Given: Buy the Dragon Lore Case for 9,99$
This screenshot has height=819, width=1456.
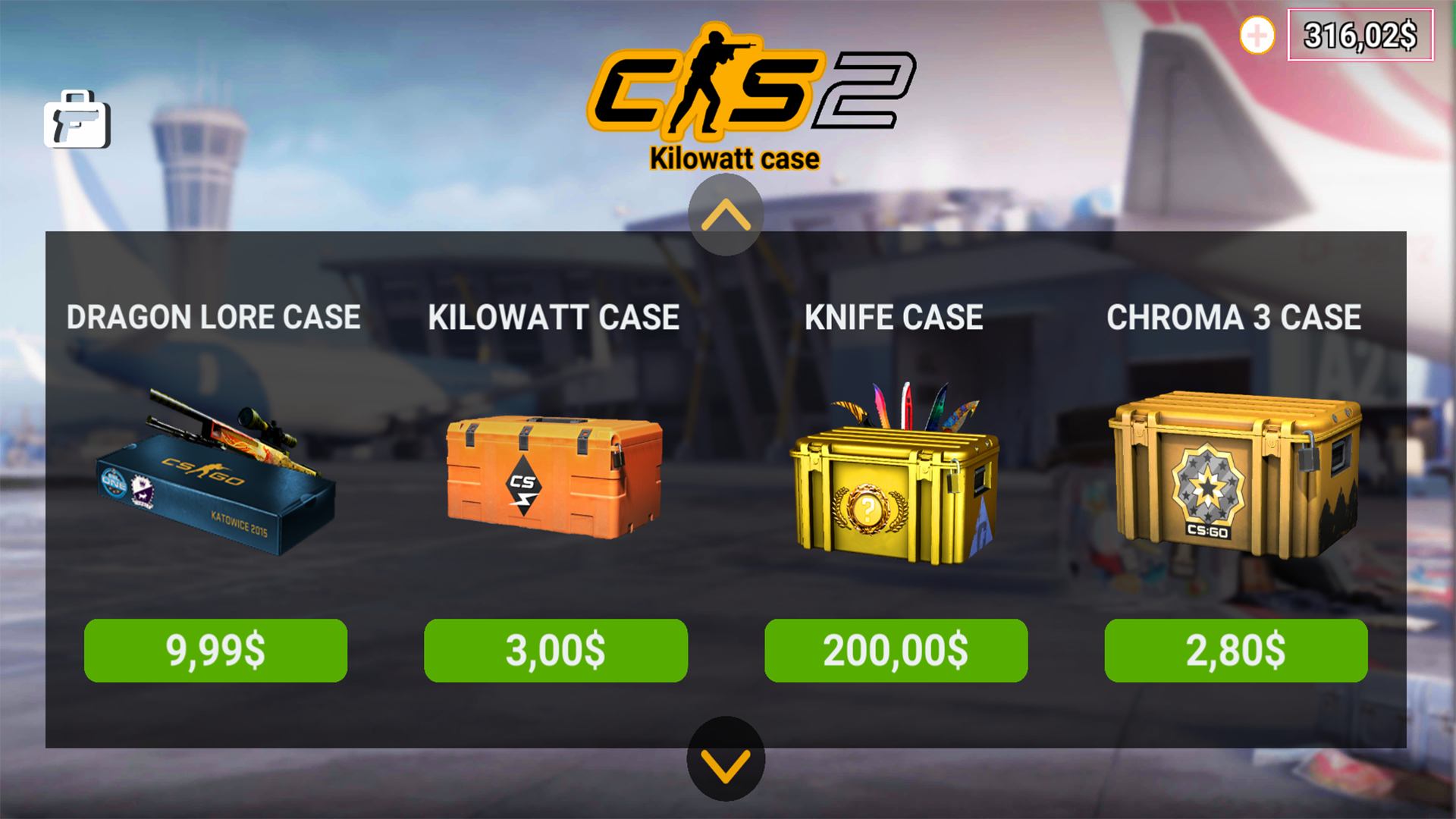Looking at the screenshot, I should [215, 650].
